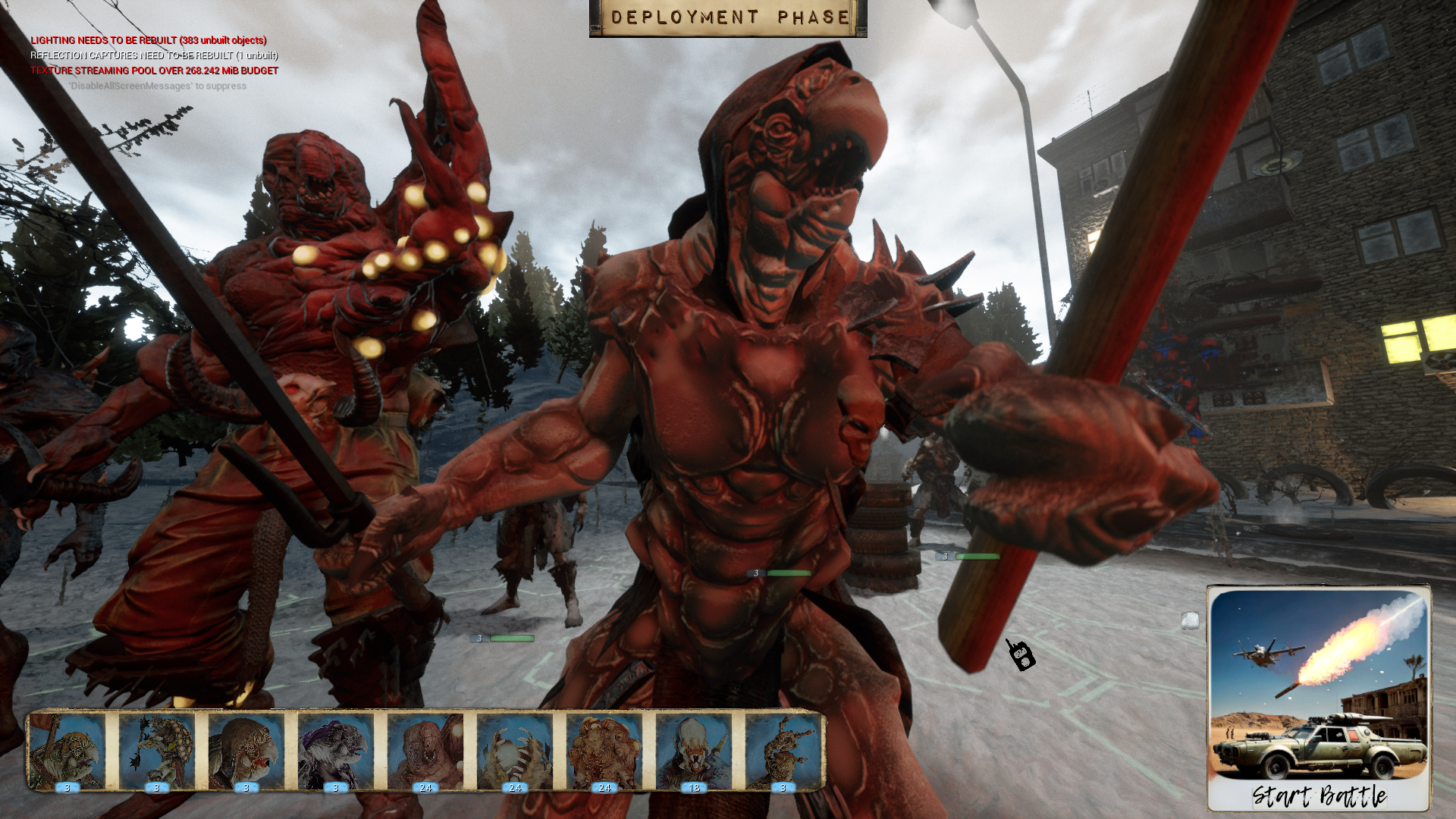Pick the bulbous many-eyed blob unit

point(604,751)
